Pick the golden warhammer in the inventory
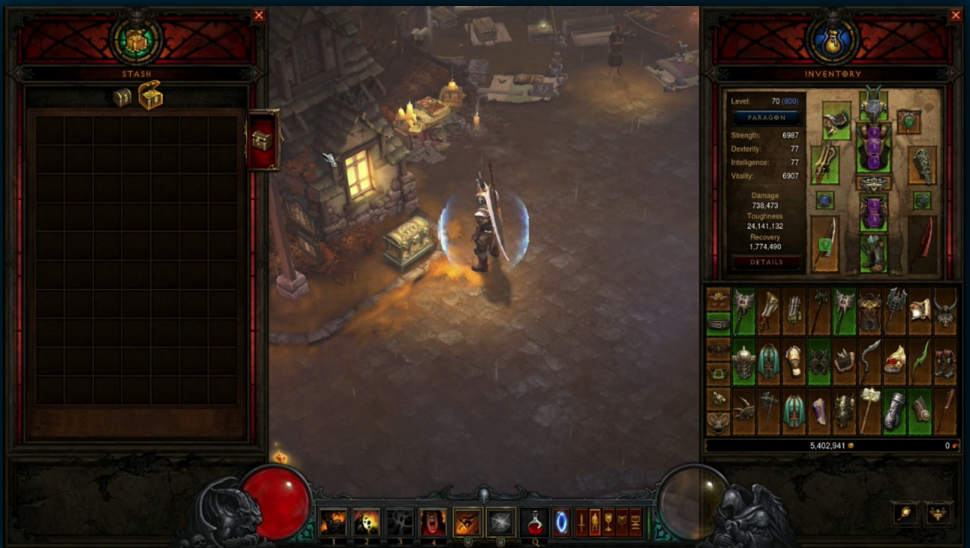Screen dimensions: 970x548 870,410
